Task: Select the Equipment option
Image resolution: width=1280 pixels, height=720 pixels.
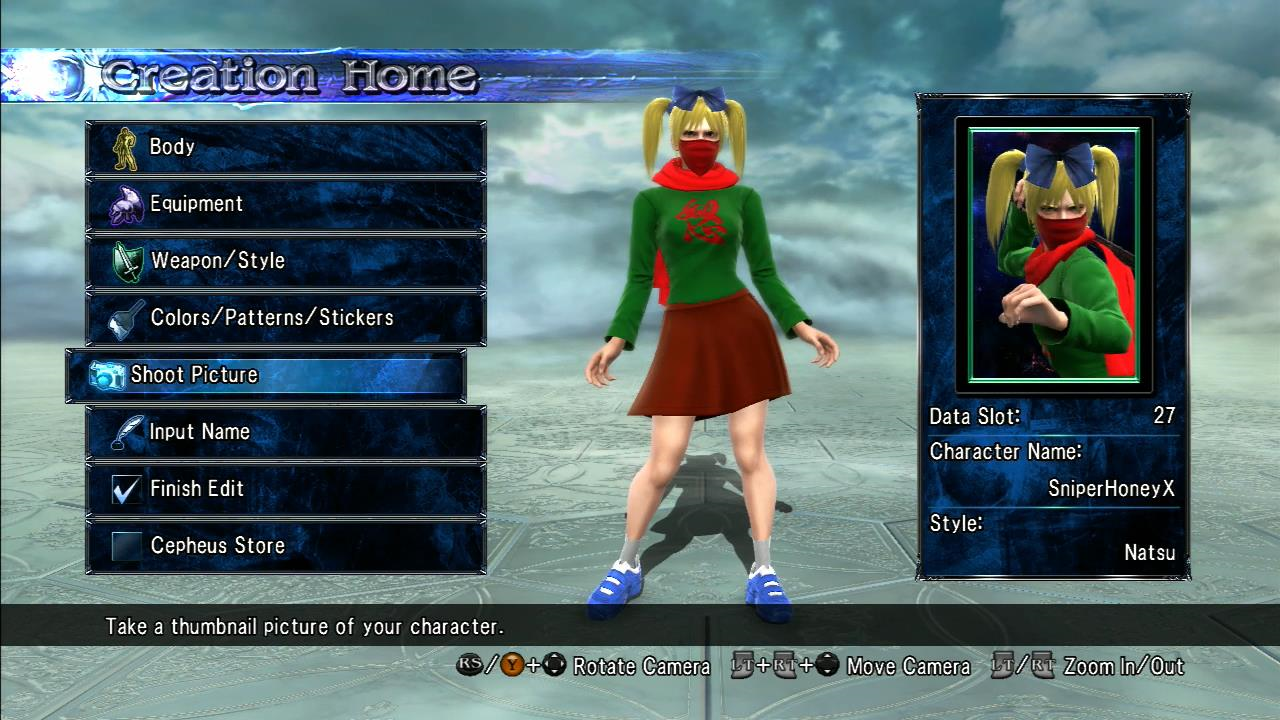Action: pos(286,204)
